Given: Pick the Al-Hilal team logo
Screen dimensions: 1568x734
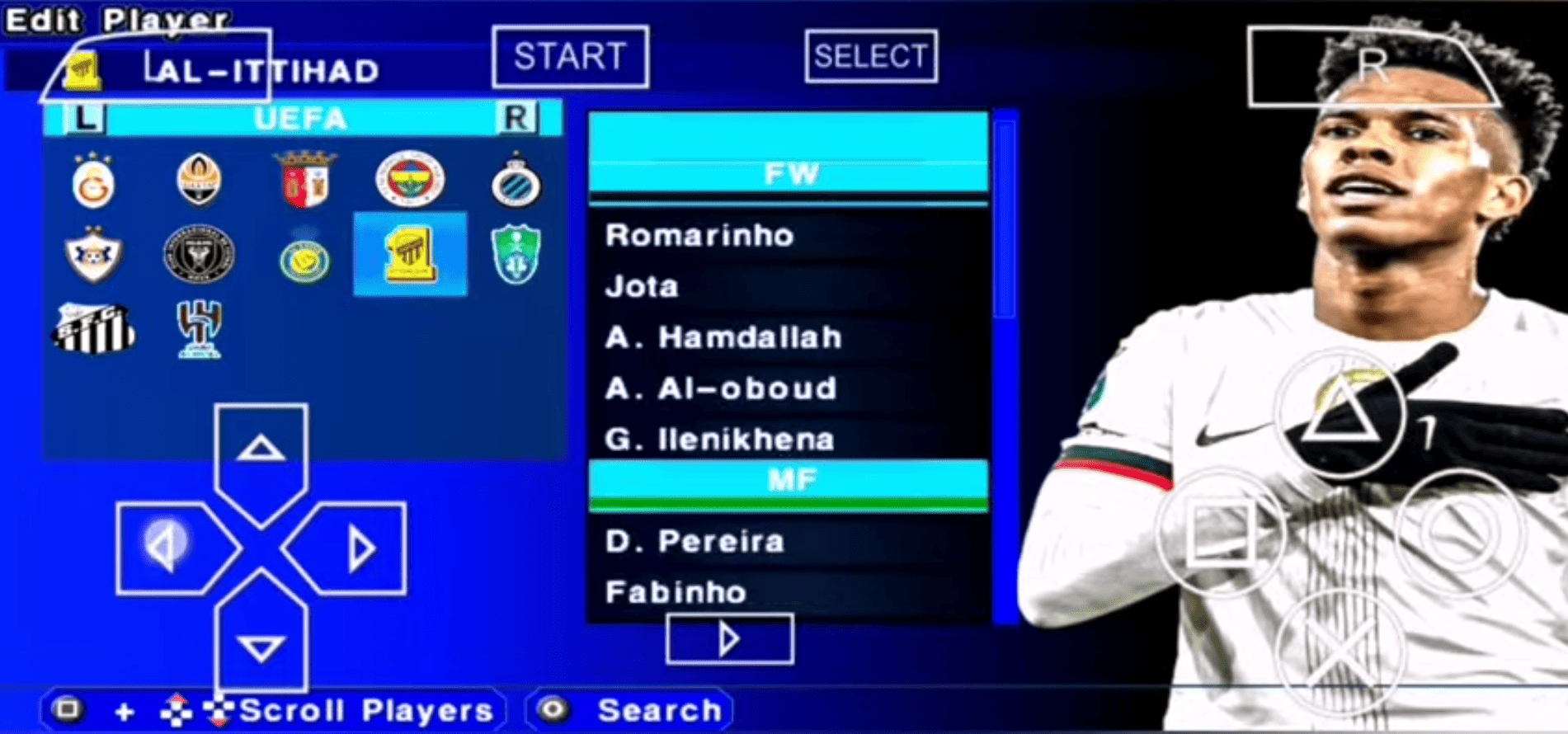Looking at the screenshot, I should coord(199,328).
